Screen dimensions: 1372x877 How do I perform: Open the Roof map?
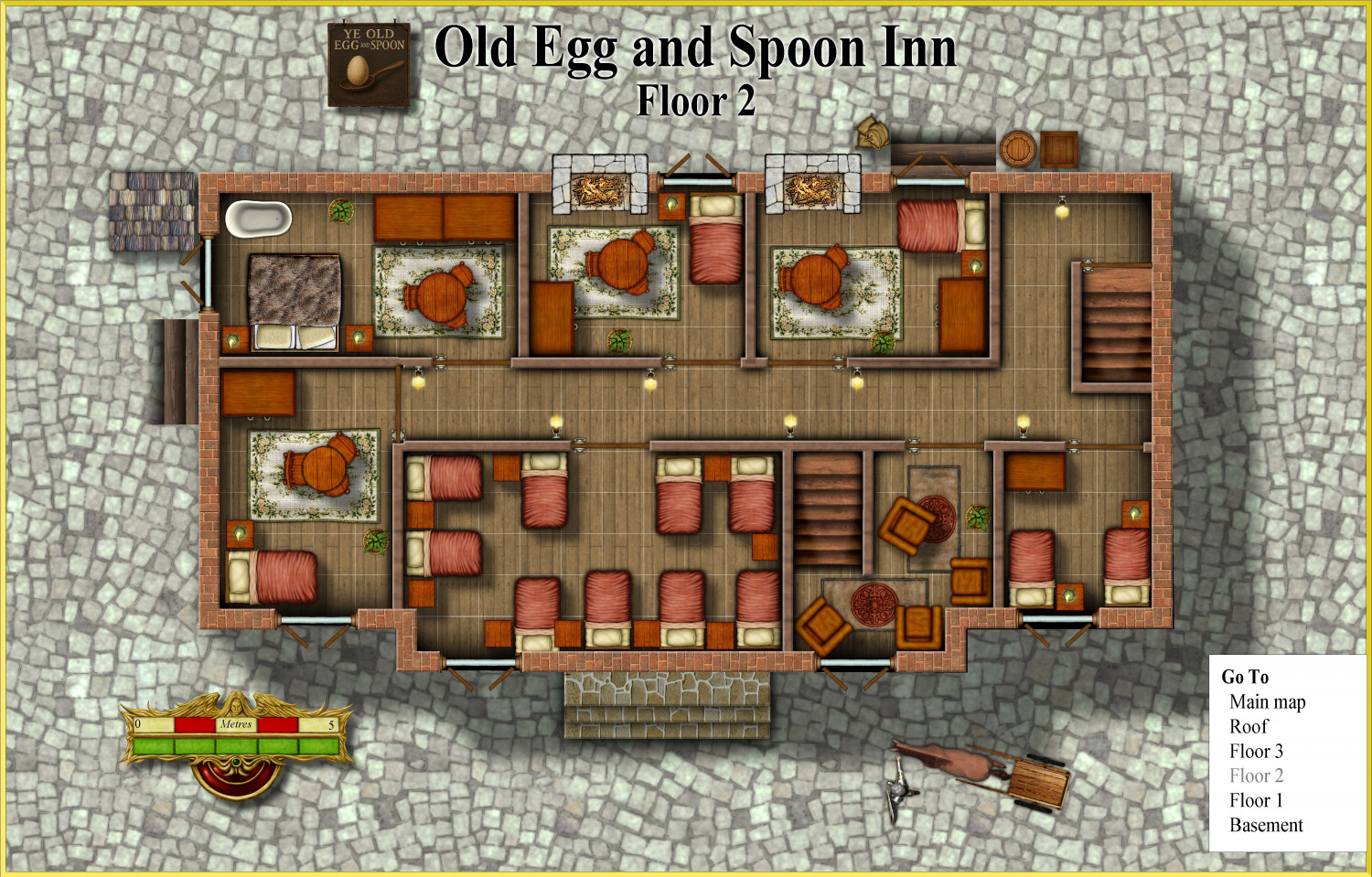1249,727
